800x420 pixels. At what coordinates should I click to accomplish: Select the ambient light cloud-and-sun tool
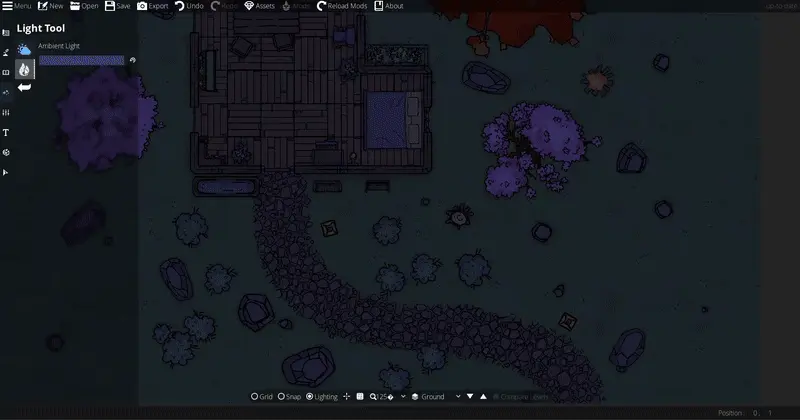point(24,49)
